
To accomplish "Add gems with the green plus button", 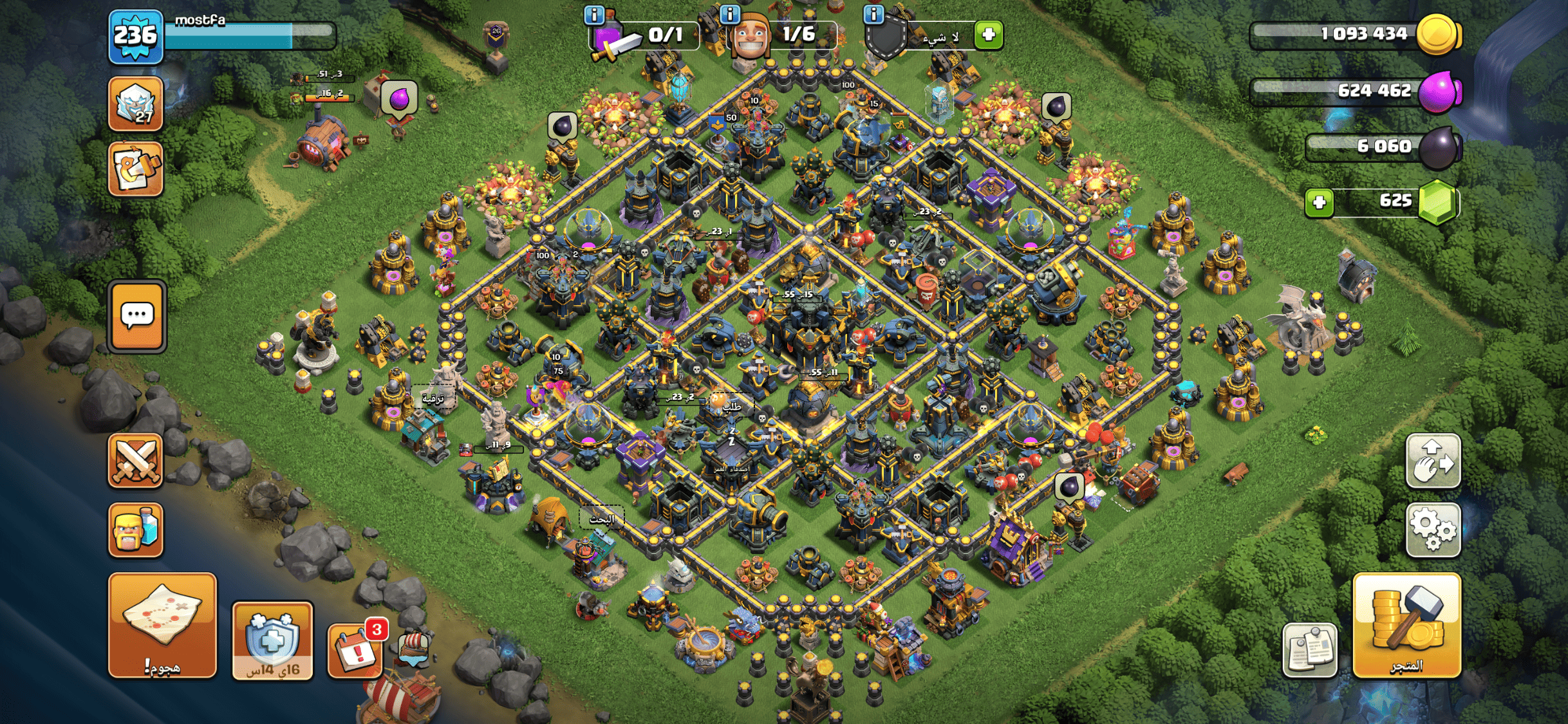I will point(1319,203).
